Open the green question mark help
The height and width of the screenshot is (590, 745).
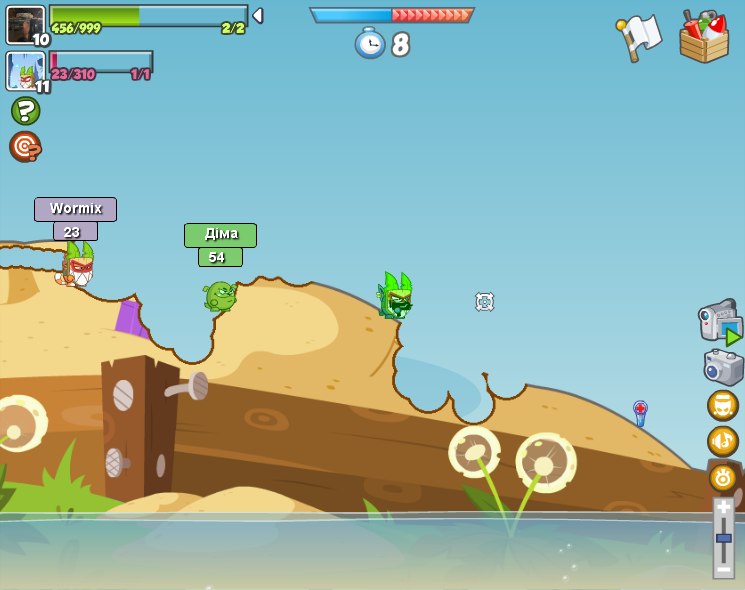[x=25, y=110]
